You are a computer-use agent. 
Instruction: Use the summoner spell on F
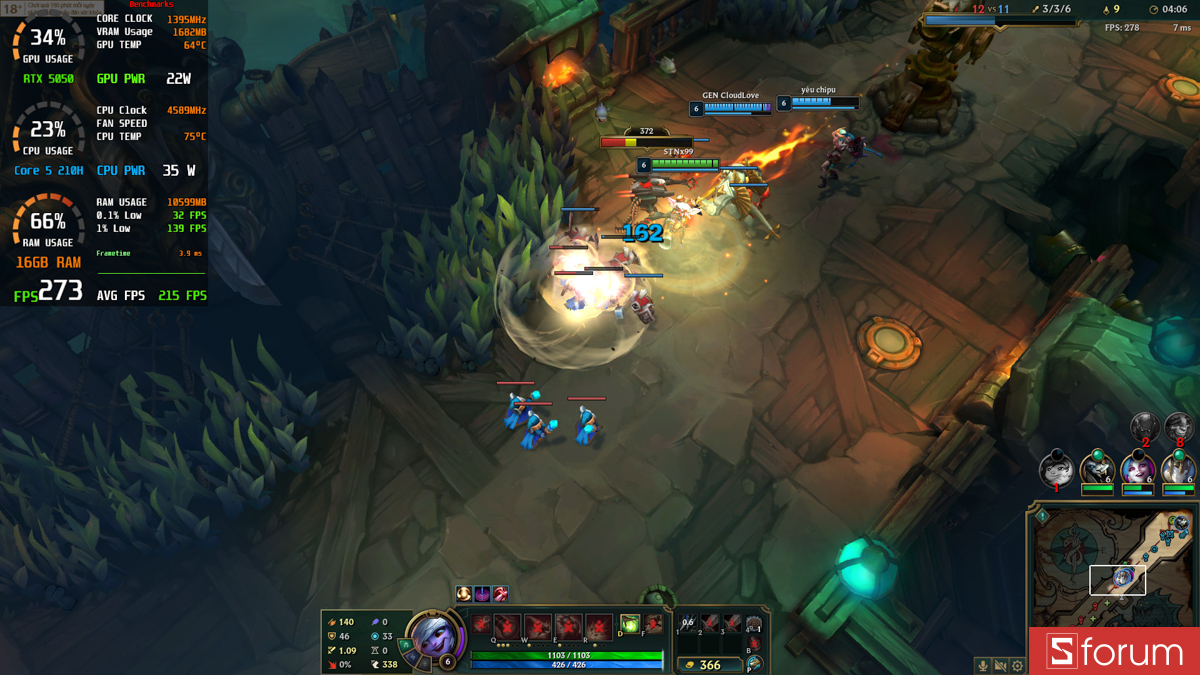(x=653, y=624)
